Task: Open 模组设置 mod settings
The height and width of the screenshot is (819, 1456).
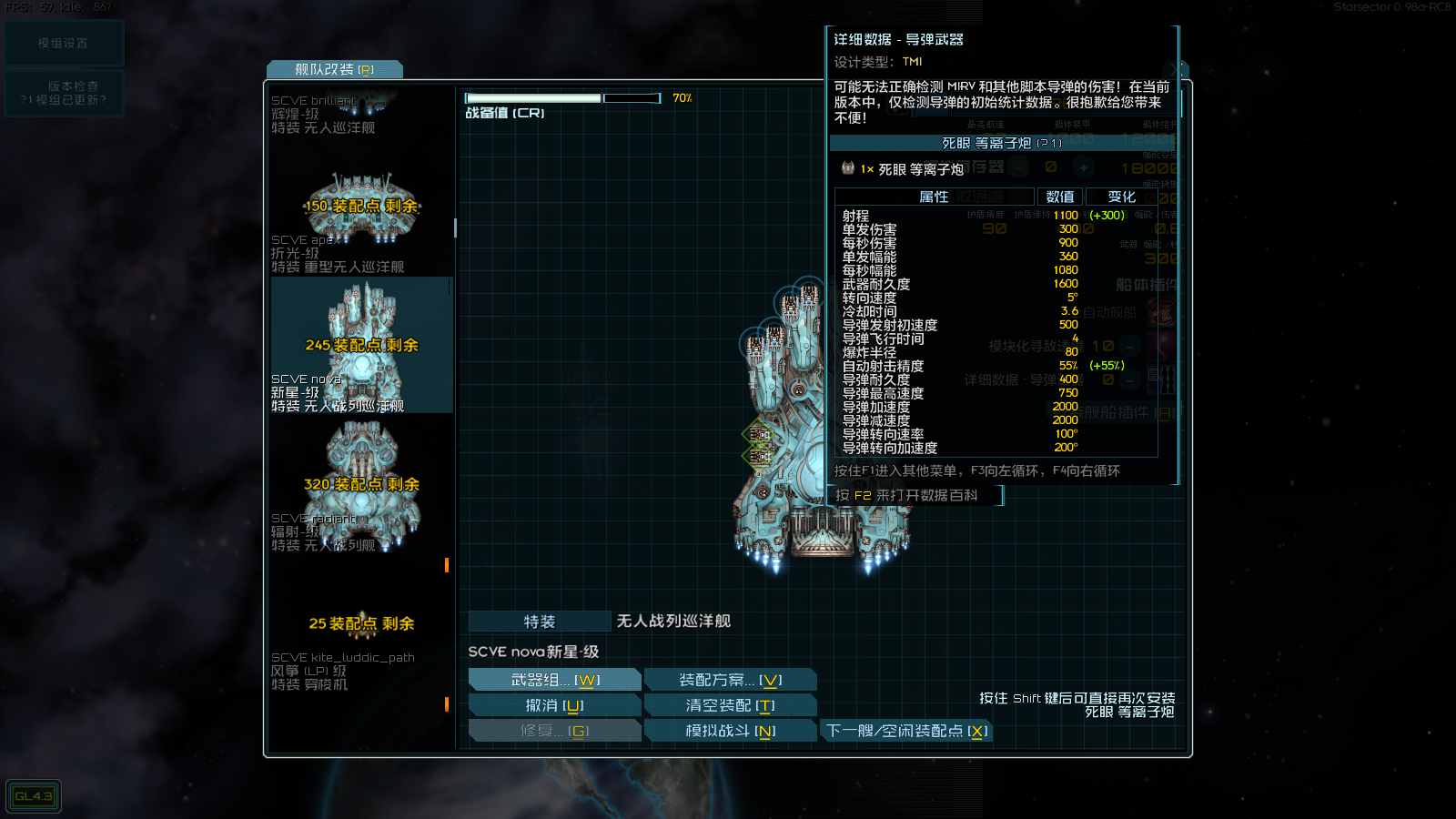Action: point(65,43)
